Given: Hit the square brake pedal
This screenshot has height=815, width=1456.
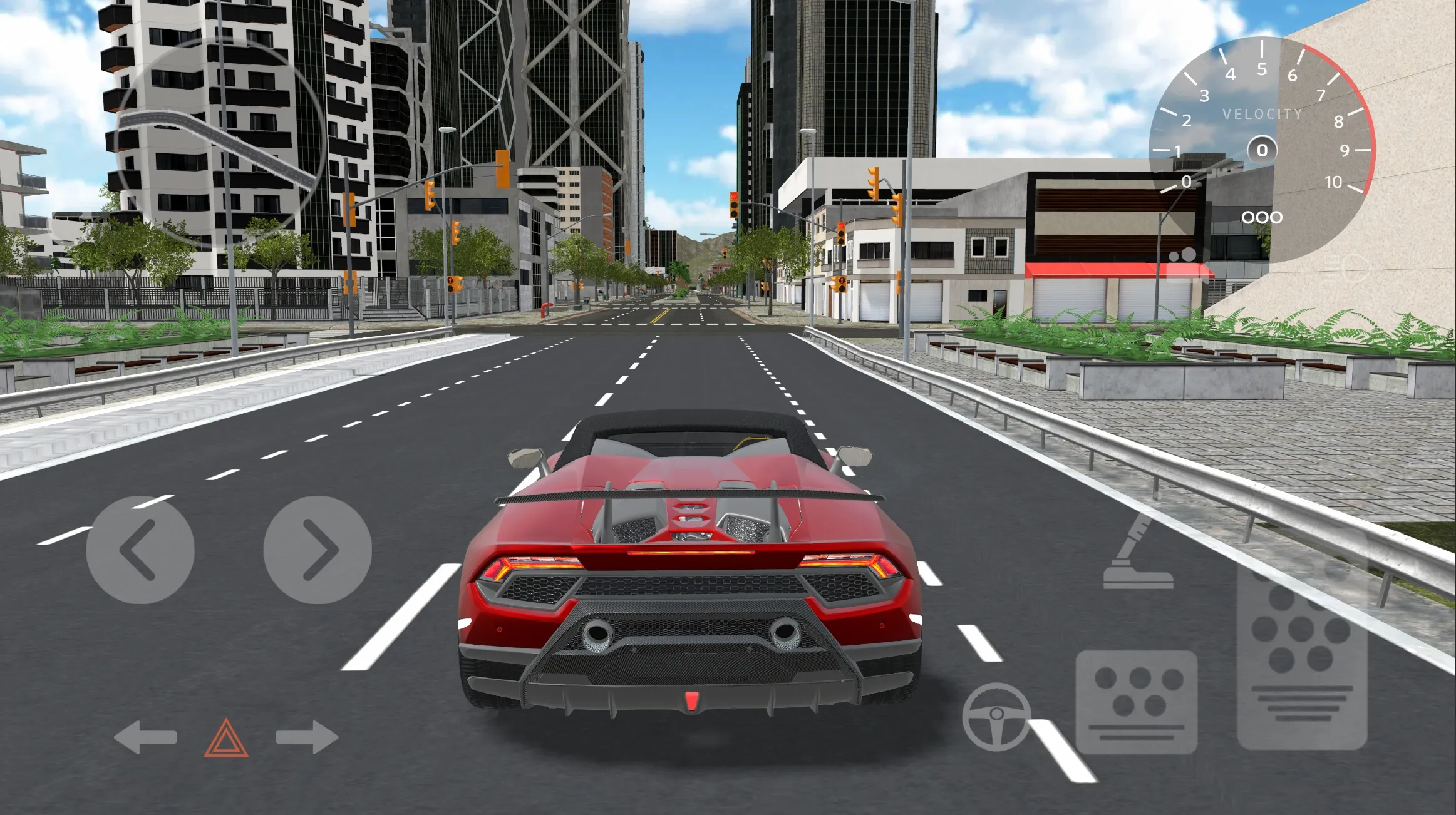Looking at the screenshot, I should coord(1136,701).
